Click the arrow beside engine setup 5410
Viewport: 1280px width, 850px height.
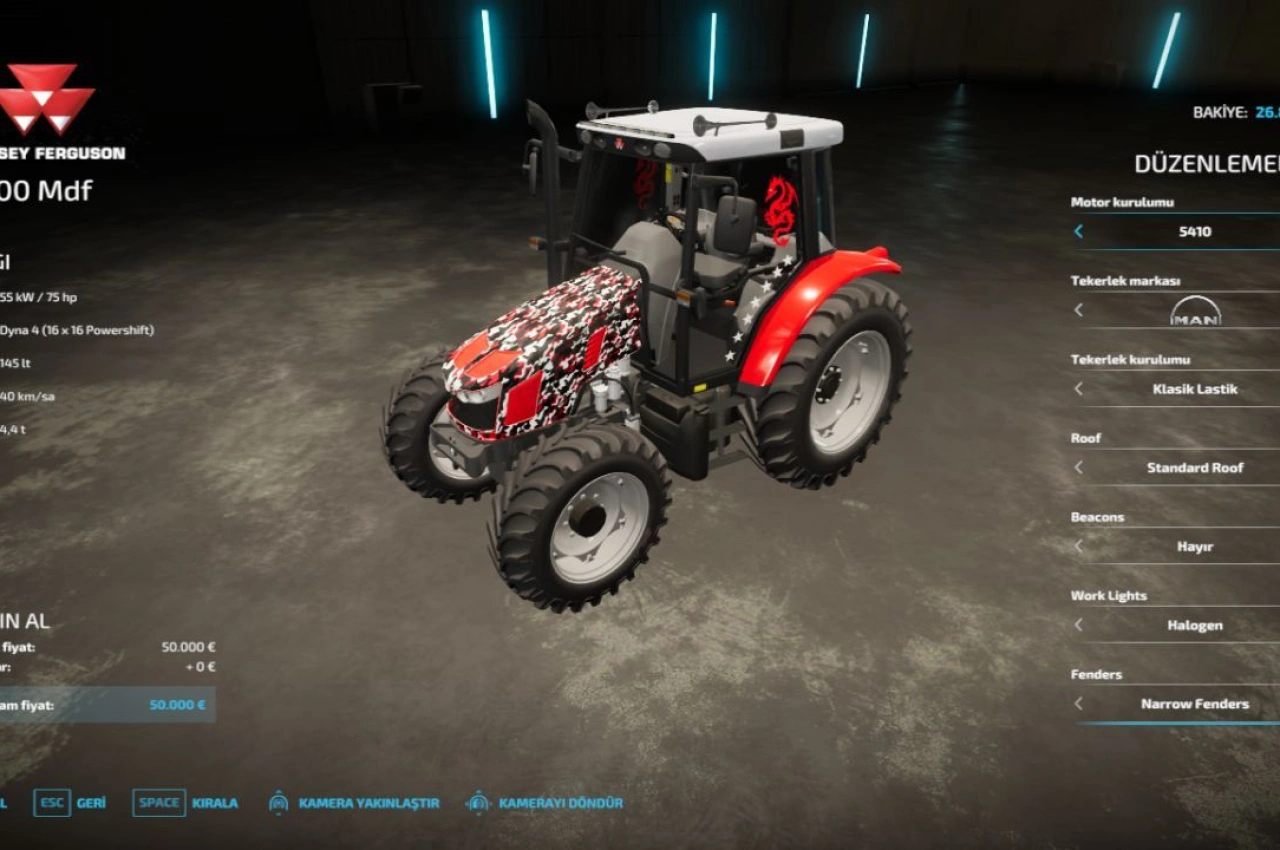click(1078, 232)
